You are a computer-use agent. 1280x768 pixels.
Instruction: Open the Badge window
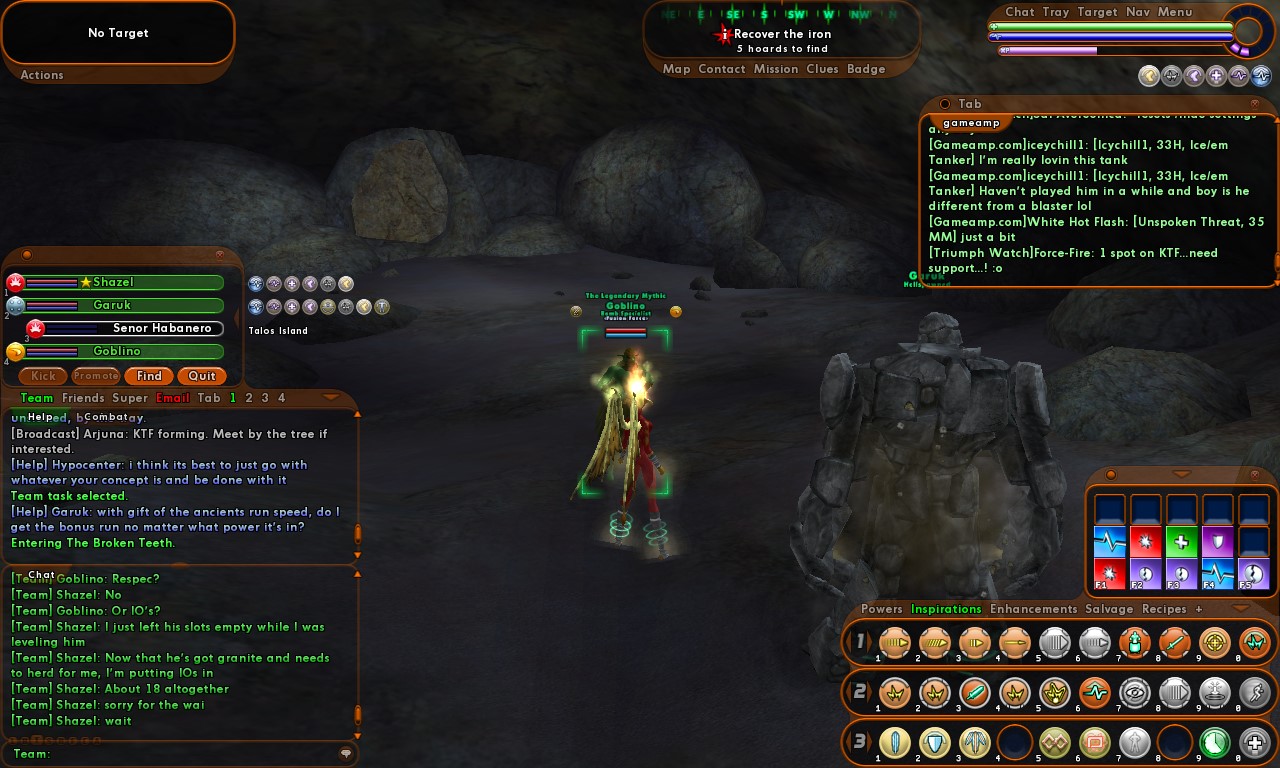(x=866, y=69)
